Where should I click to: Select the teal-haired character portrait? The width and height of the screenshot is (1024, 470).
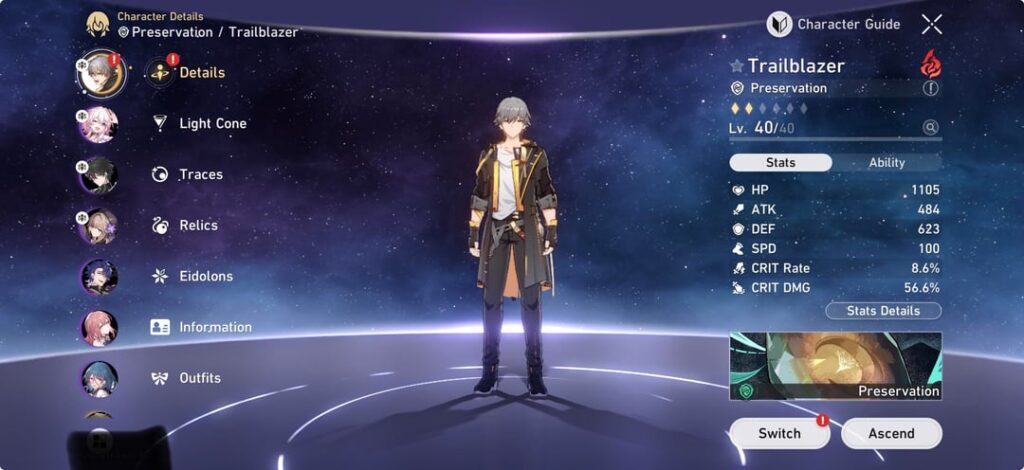(x=99, y=379)
